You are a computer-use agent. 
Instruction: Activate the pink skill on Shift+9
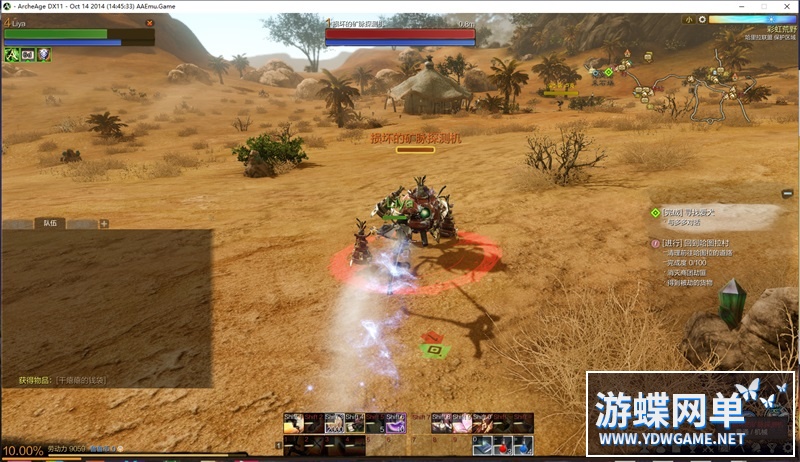(461, 424)
